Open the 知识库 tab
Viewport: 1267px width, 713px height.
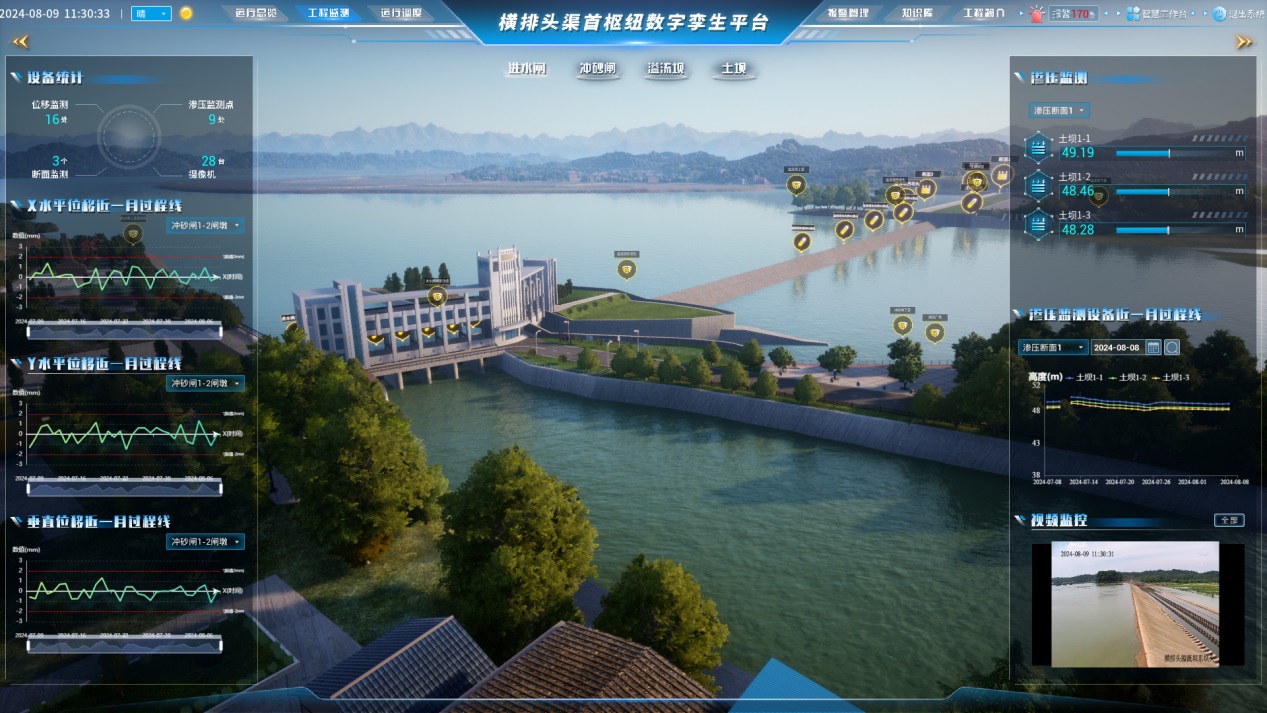pyautogui.click(x=917, y=14)
